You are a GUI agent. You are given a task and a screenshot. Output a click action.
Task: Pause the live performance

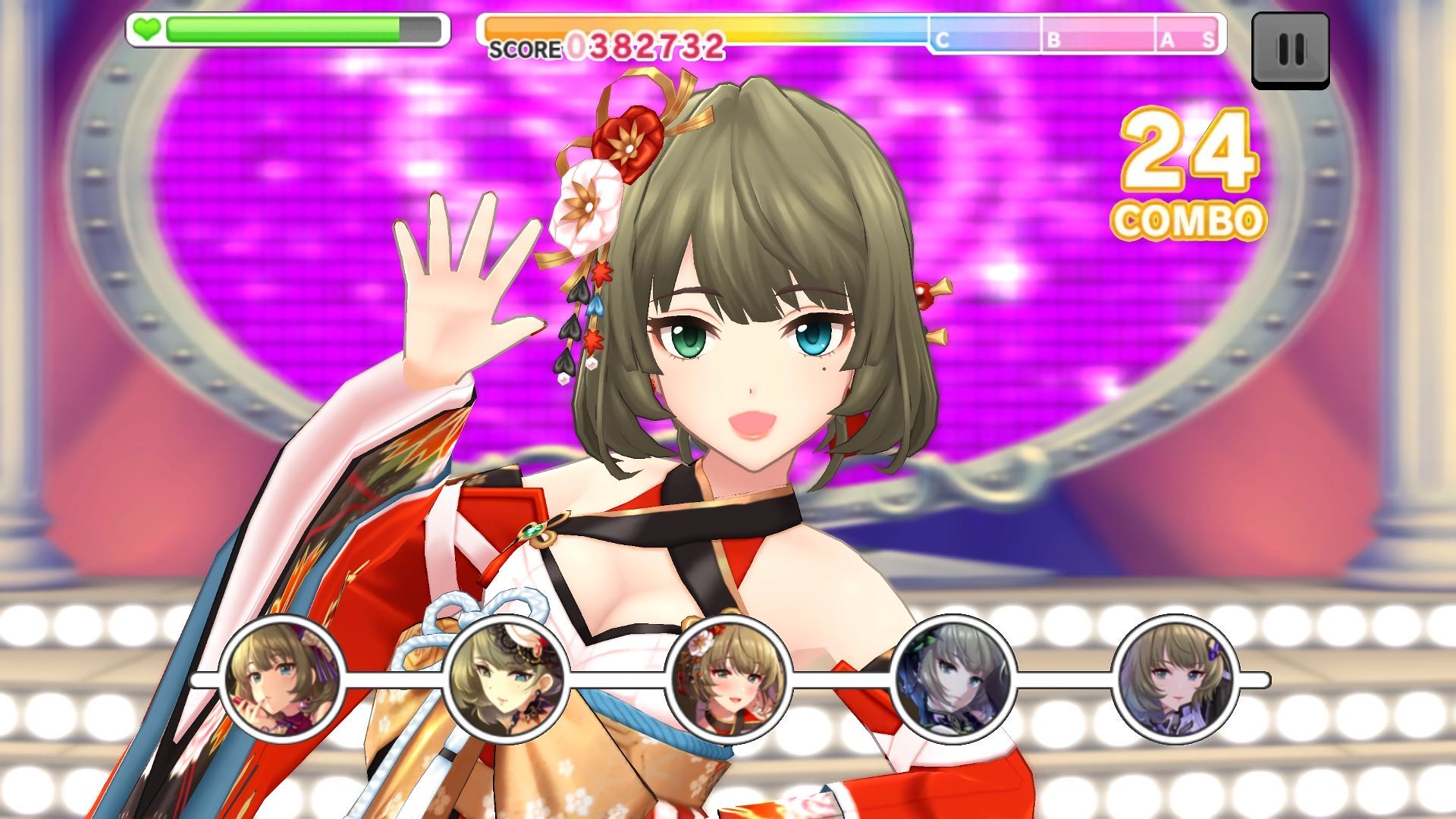1290,50
